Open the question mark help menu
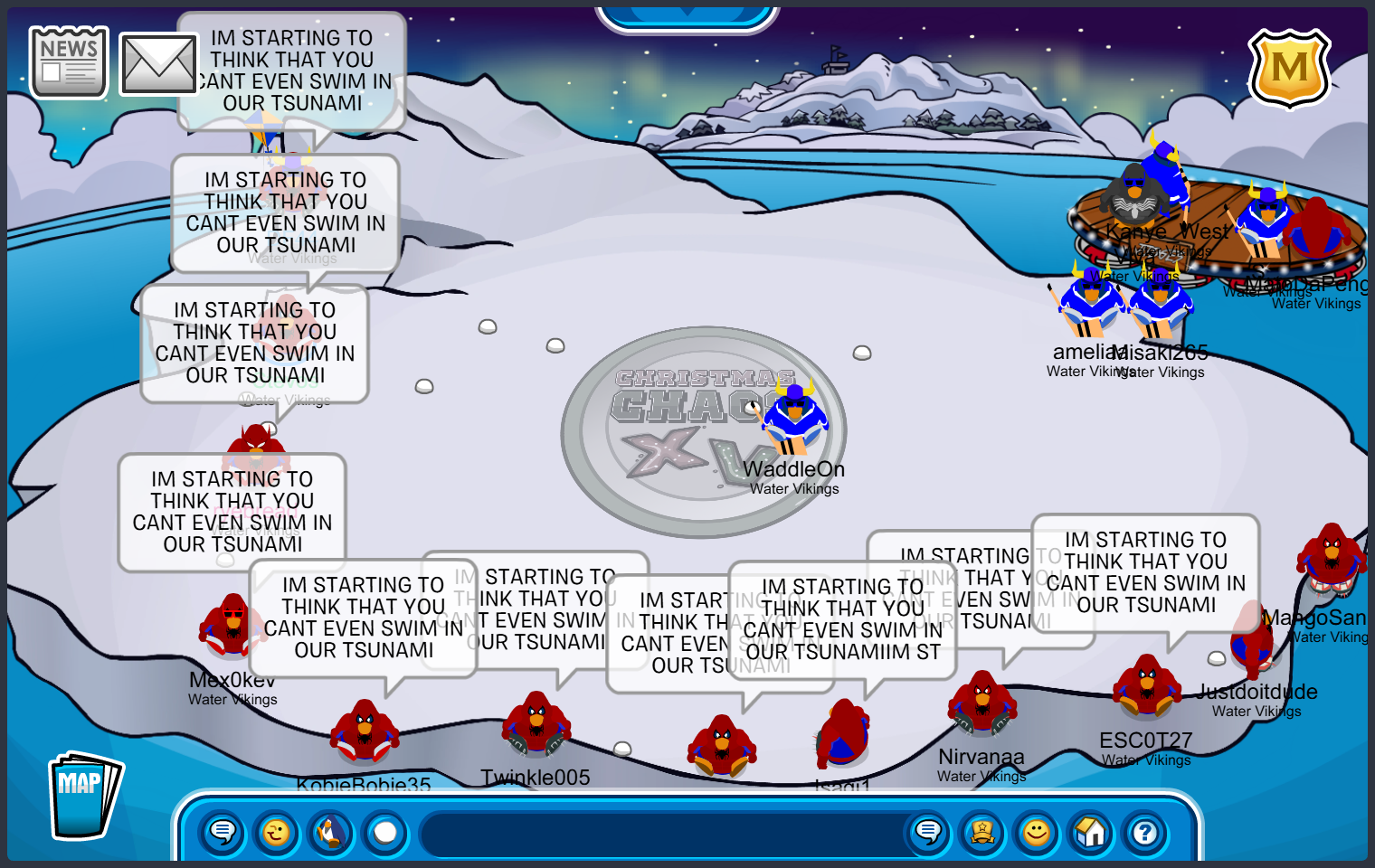Image resolution: width=1375 pixels, height=868 pixels. click(1145, 832)
